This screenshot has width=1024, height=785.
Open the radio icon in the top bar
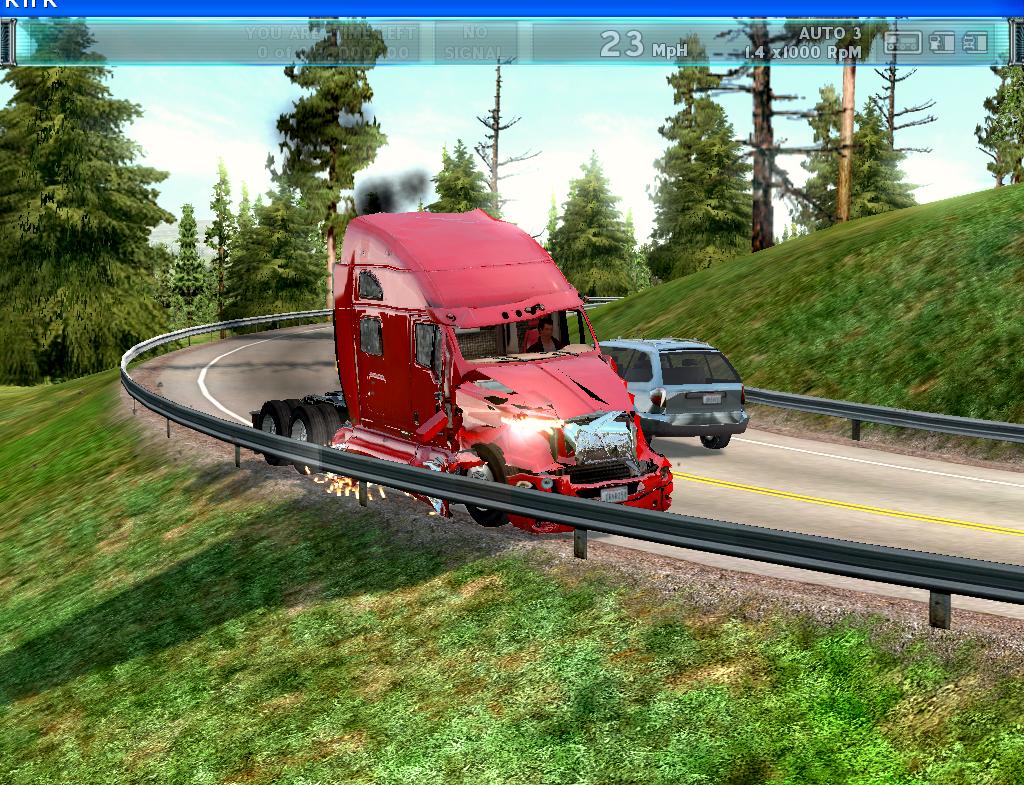[902, 43]
